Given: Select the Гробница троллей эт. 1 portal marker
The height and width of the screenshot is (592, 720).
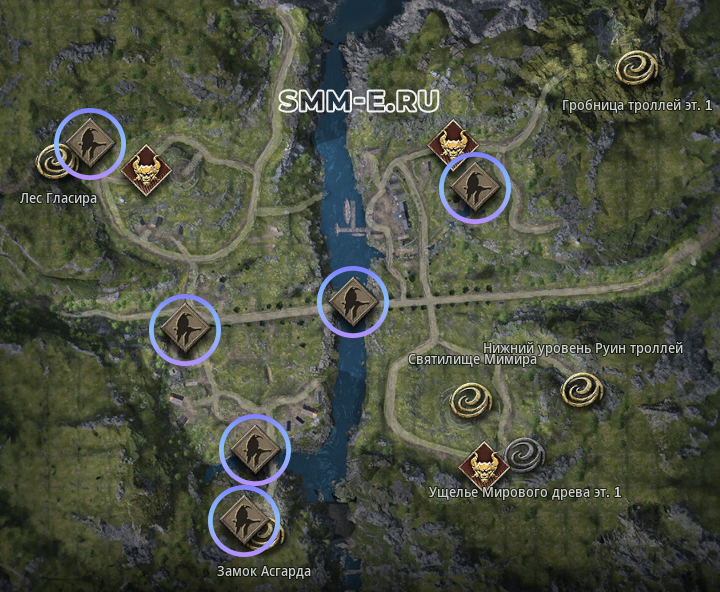Looking at the screenshot, I should tap(637, 69).
